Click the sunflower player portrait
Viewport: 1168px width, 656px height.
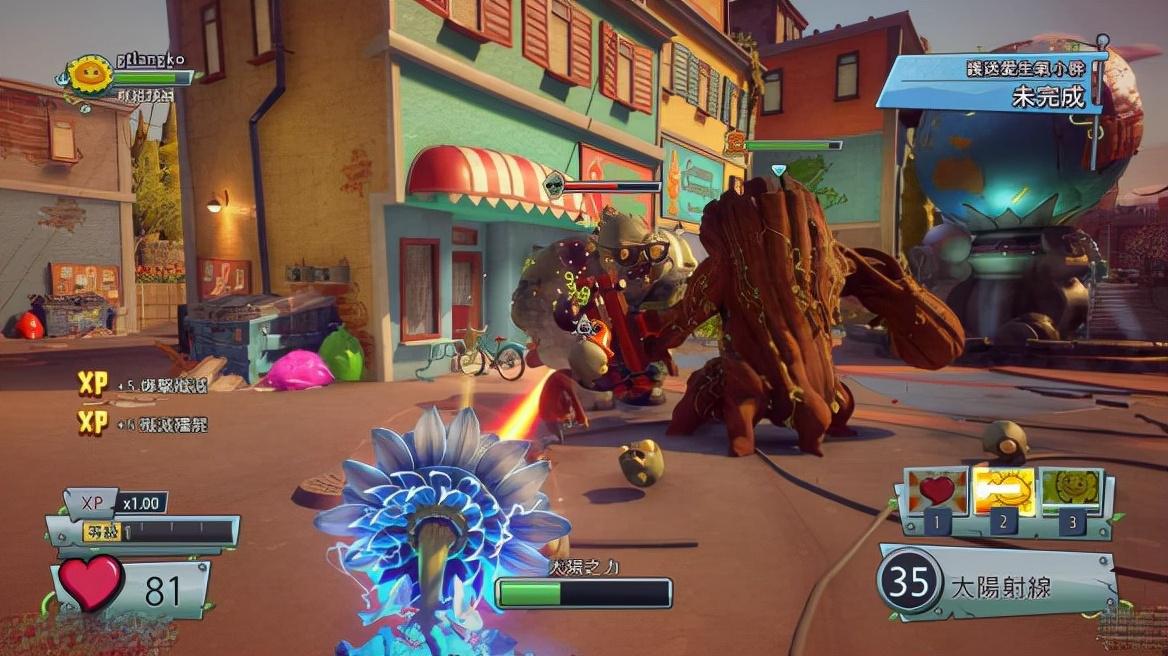(x=90, y=75)
